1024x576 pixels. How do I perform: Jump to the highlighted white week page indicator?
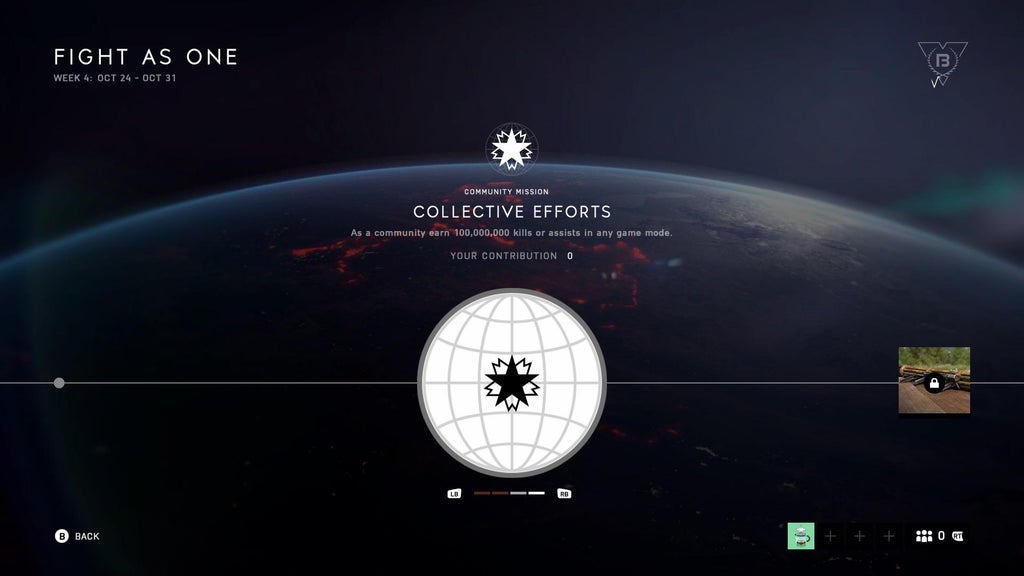(537, 493)
